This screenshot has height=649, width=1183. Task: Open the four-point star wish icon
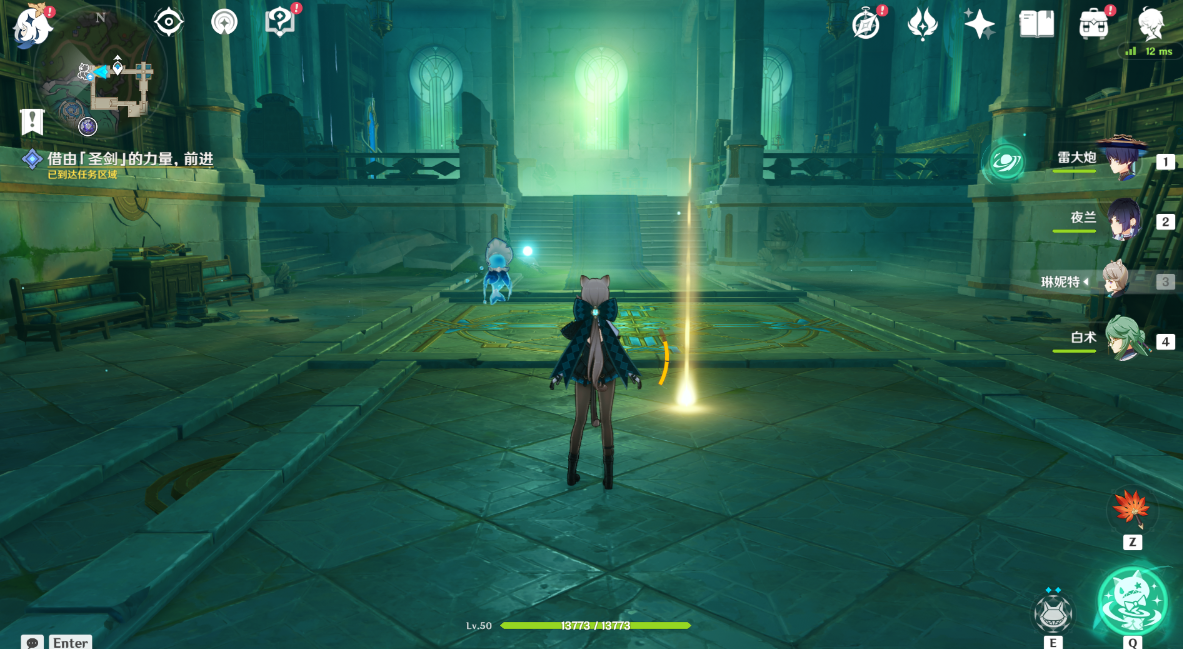(x=979, y=24)
